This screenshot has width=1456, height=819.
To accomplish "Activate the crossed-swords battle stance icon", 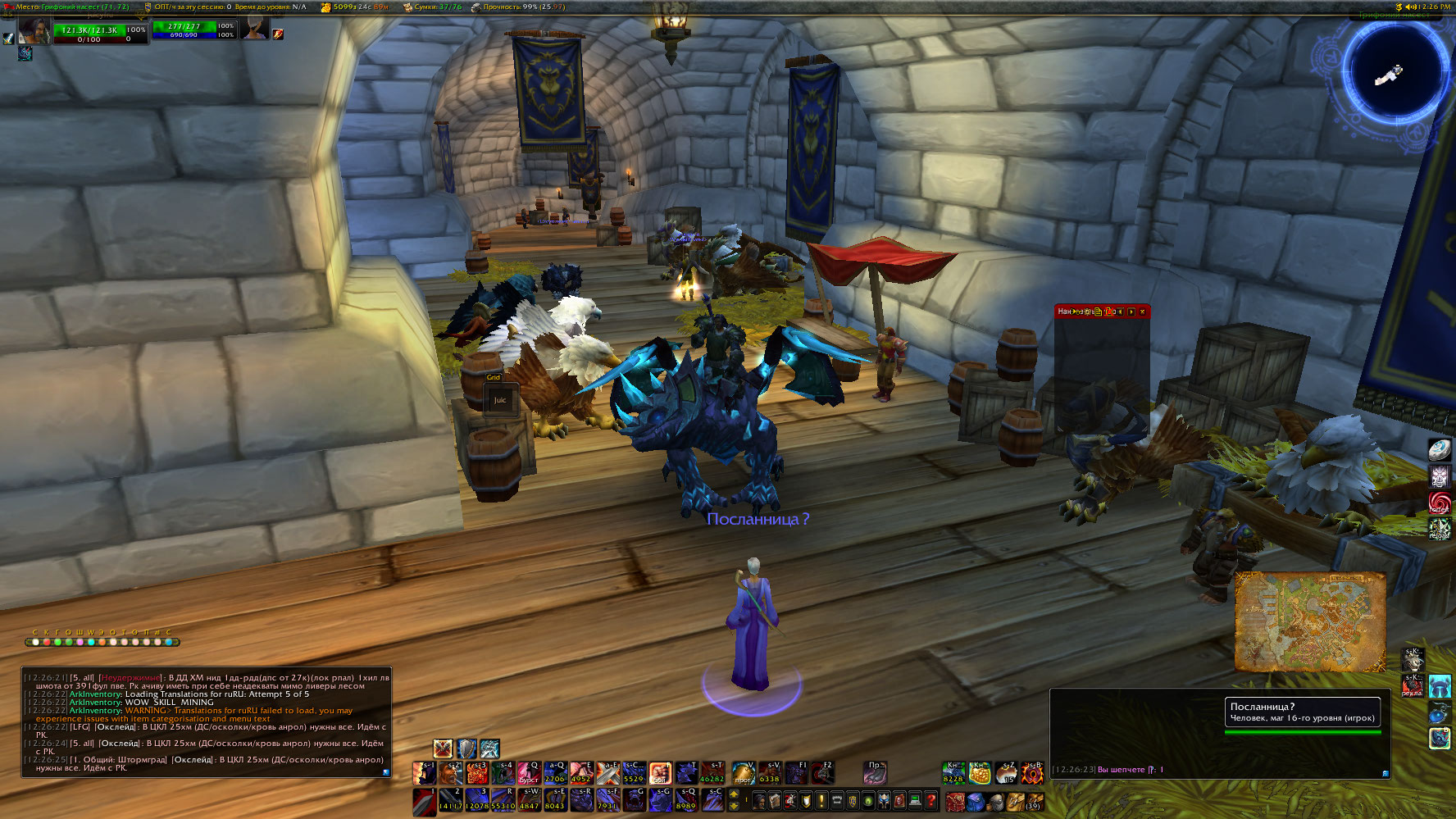I will [x=443, y=748].
